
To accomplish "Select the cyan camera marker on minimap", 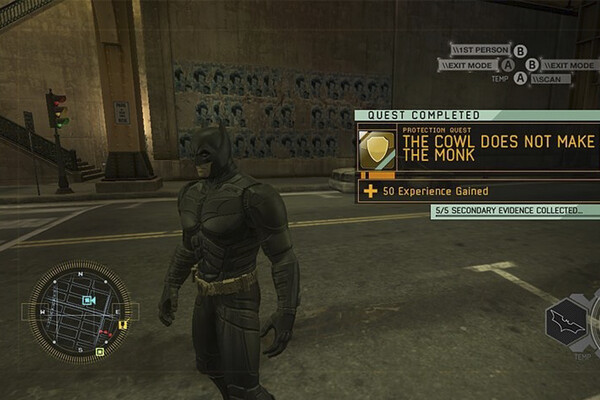I will pyautogui.click(x=88, y=300).
